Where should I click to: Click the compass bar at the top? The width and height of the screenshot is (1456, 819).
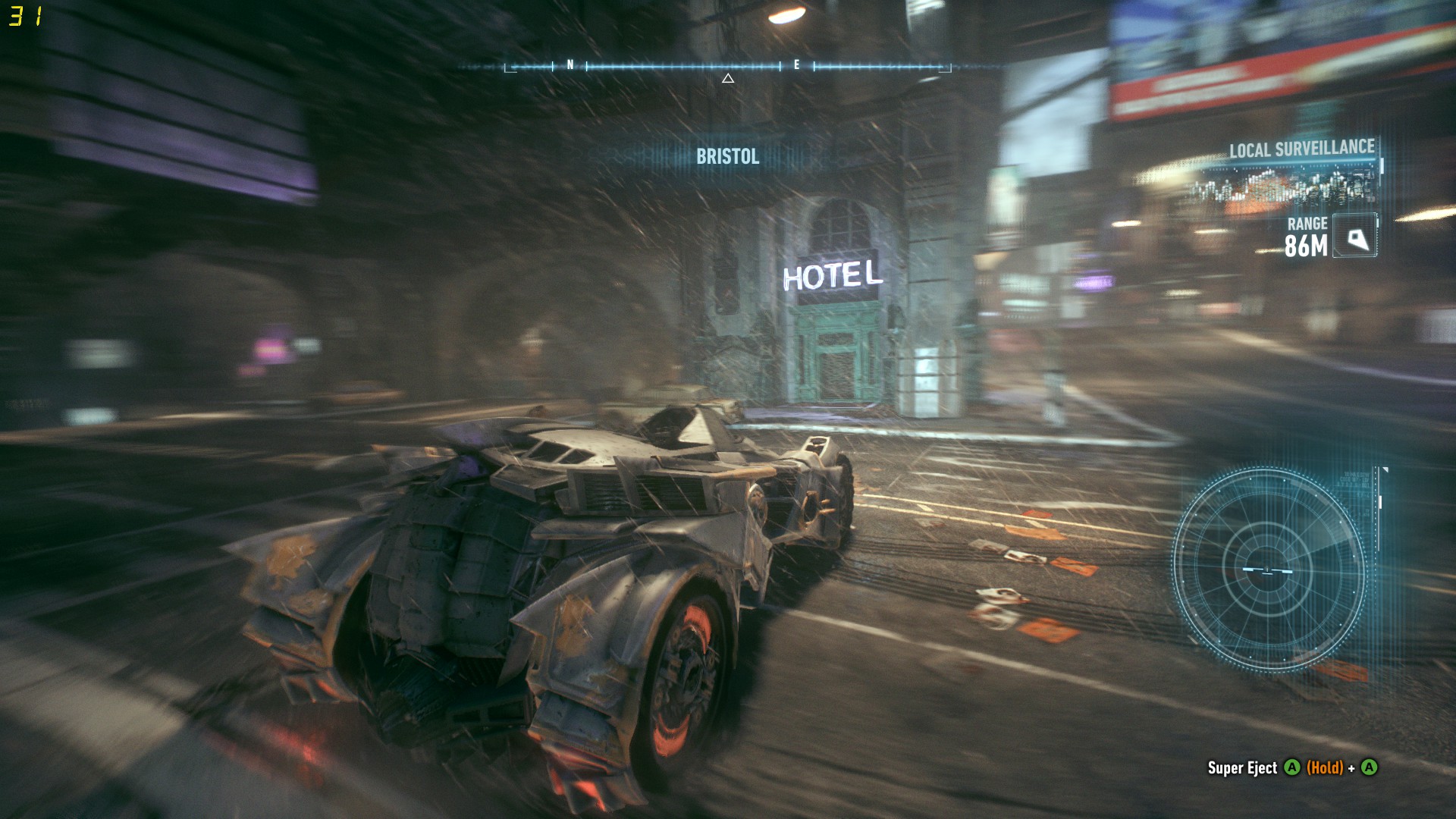[728, 67]
